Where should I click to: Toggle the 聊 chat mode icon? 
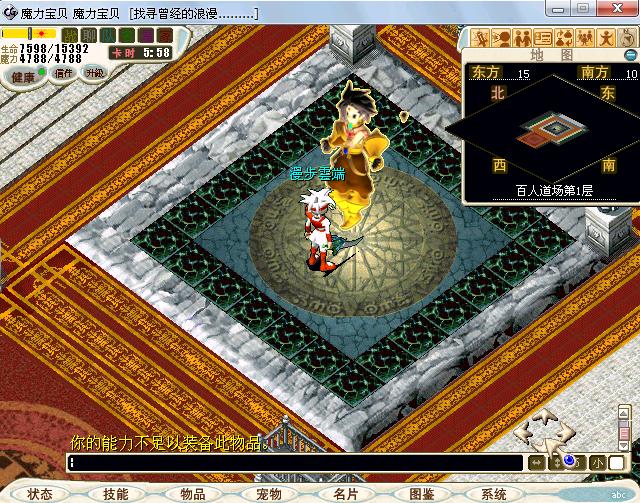tap(88, 35)
